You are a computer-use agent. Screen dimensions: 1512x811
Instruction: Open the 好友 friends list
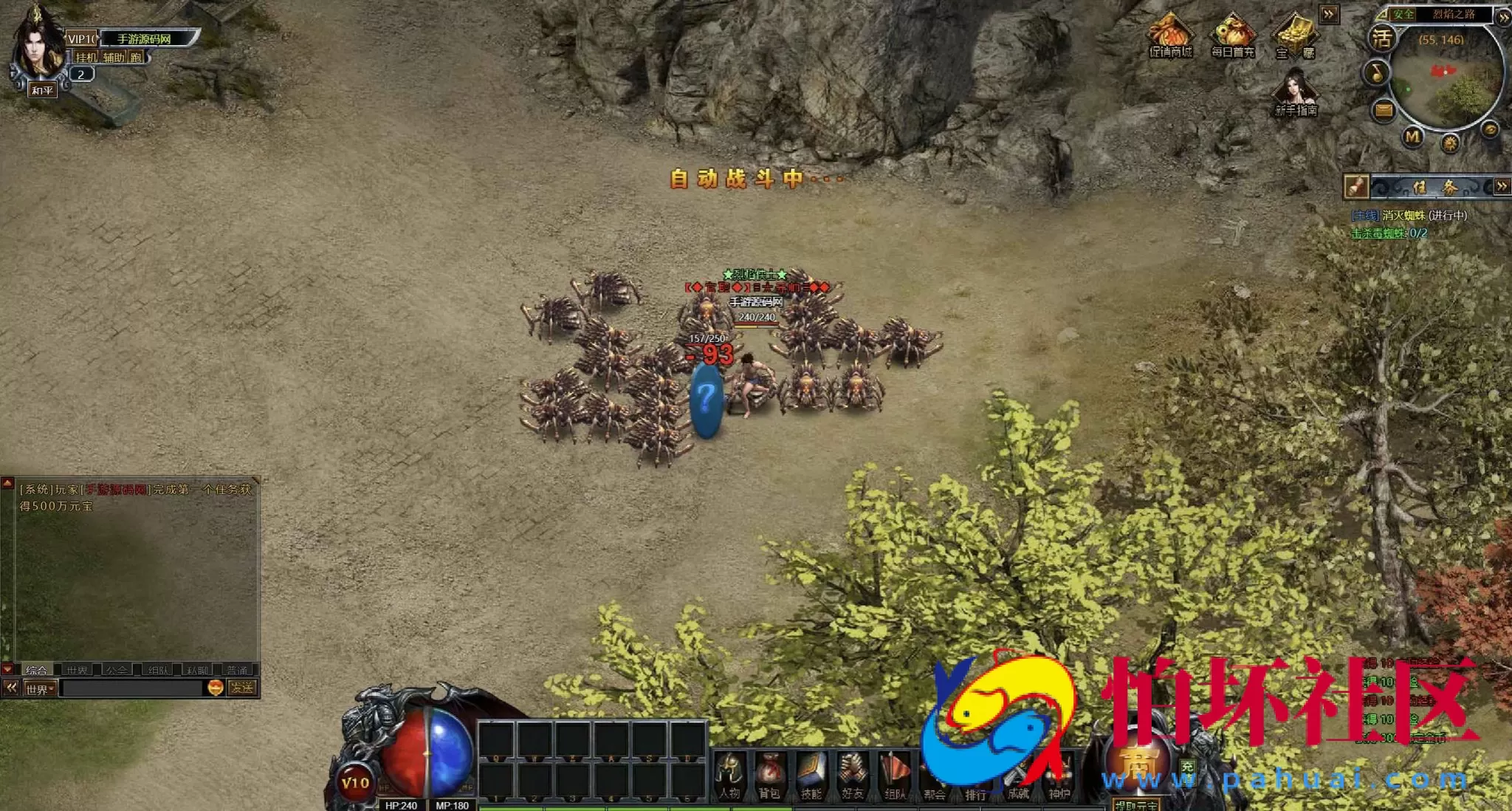pos(852,775)
